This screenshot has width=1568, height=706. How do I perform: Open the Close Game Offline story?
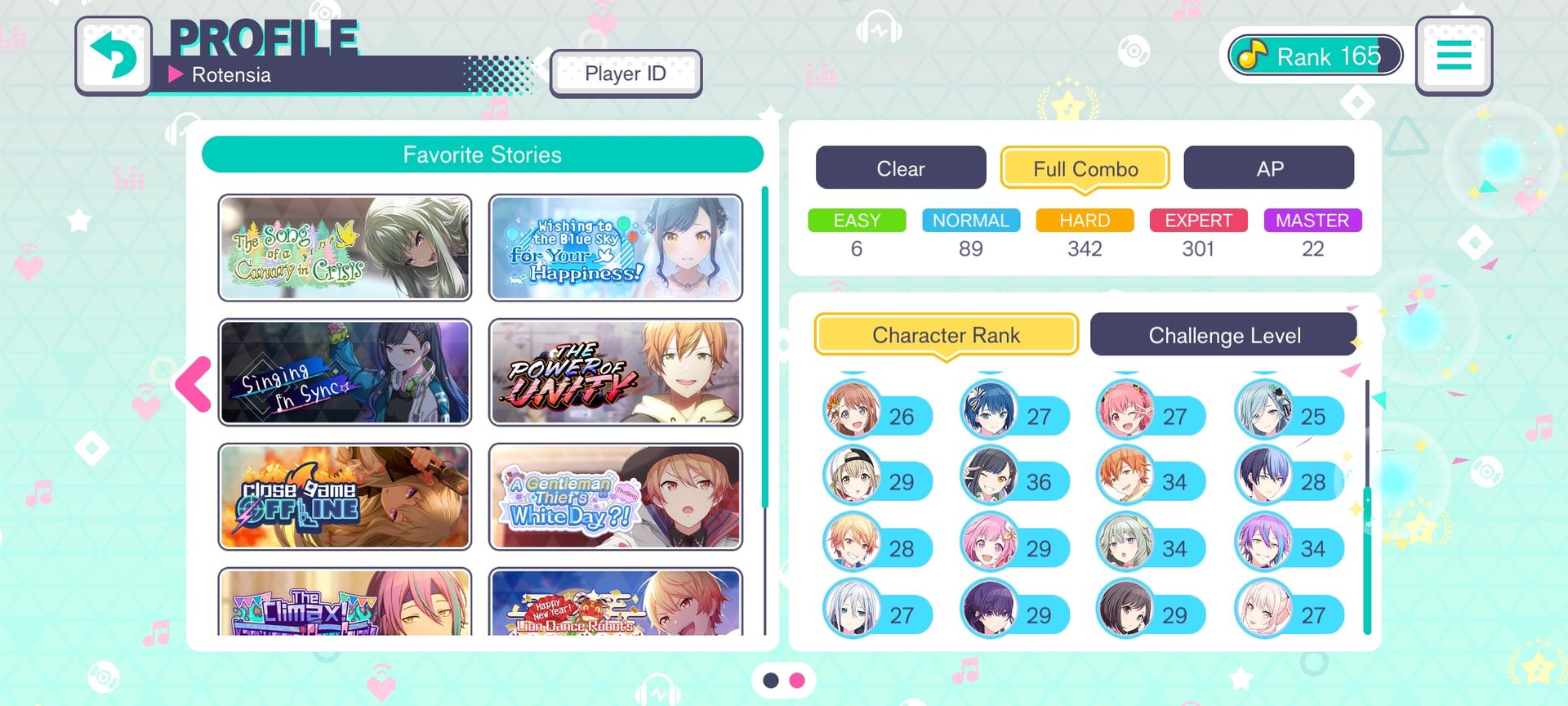click(x=345, y=497)
